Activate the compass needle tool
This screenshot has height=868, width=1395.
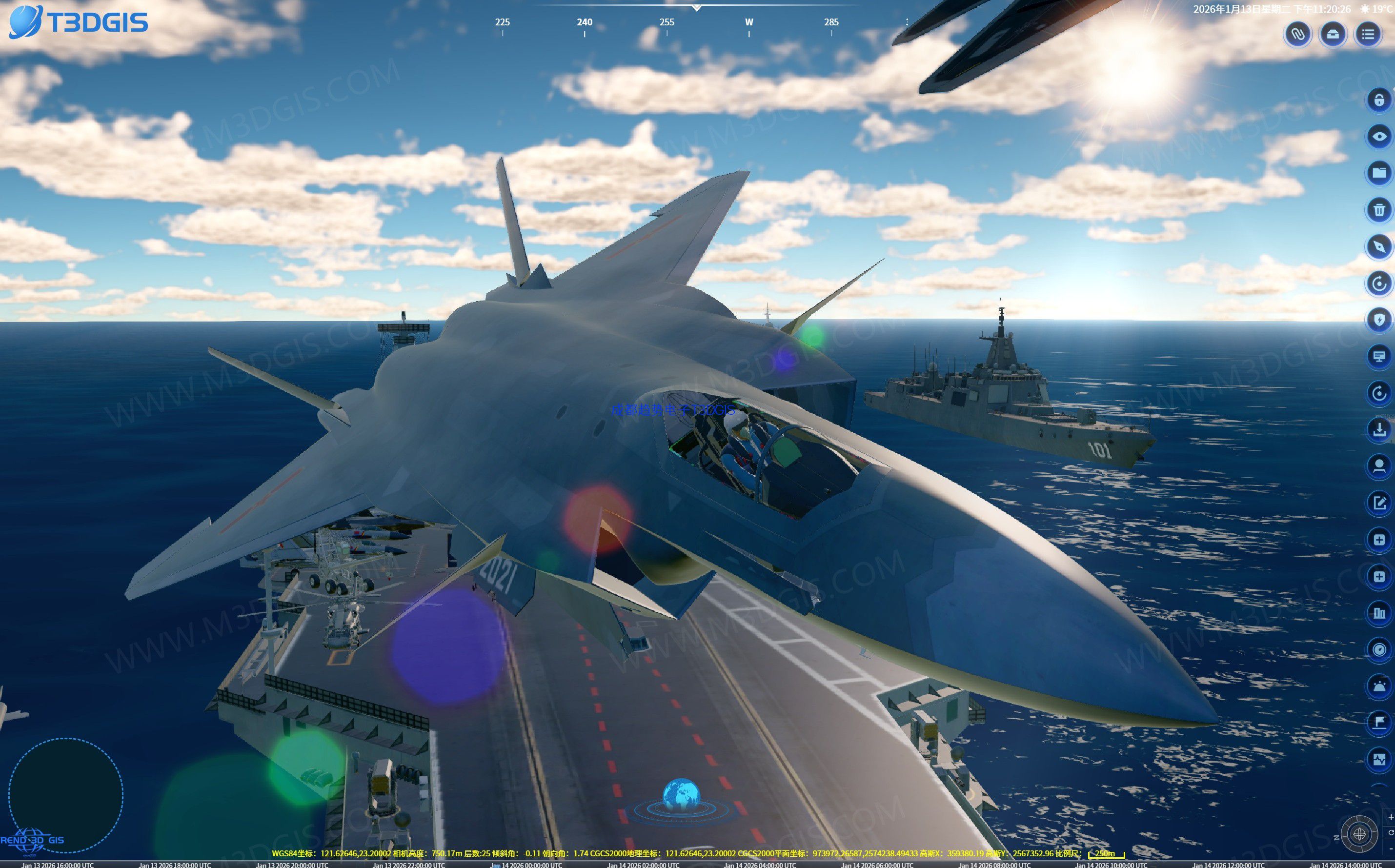coord(1379,246)
